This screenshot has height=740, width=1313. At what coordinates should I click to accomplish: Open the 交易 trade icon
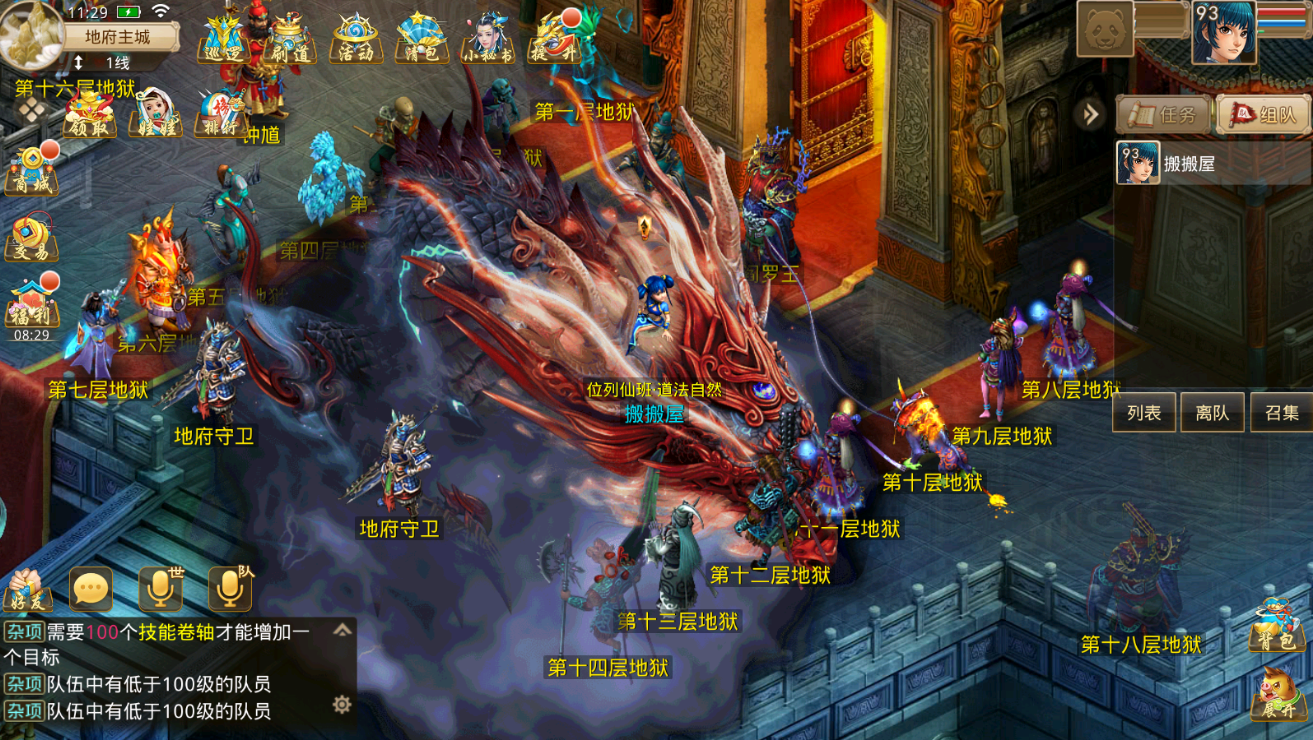pyautogui.click(x=32, y=240)
